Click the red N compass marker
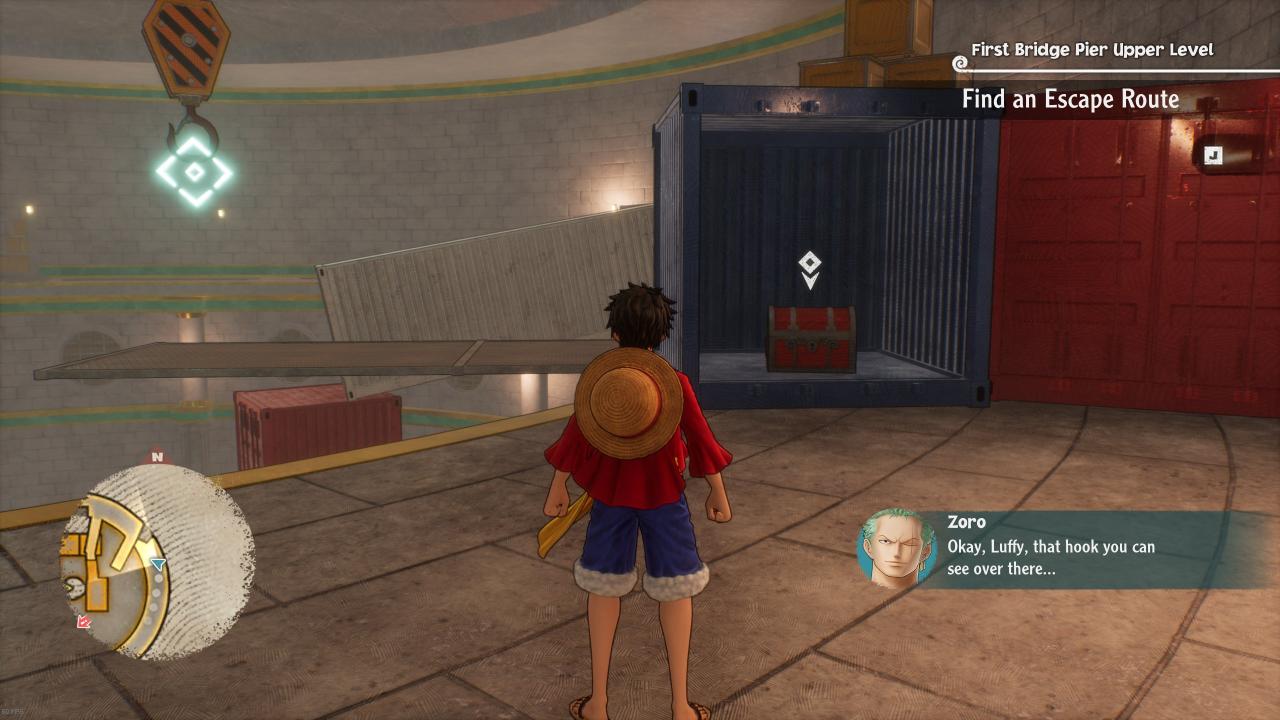This screenshot has height=720, width=1280. [x=156, y=457]
